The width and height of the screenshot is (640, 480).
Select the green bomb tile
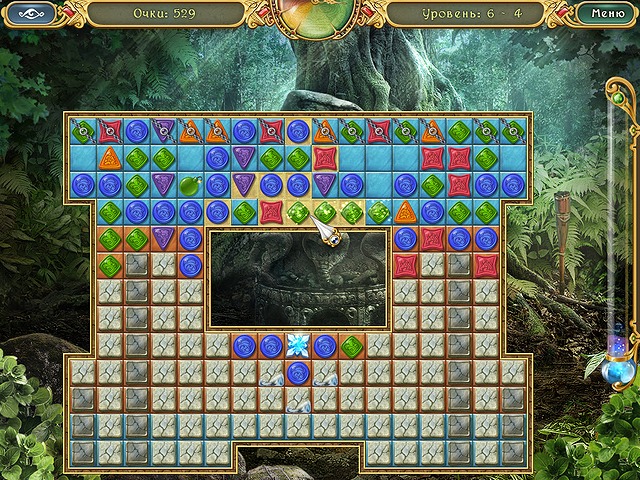pyautogui.click(x=191, y=185)
